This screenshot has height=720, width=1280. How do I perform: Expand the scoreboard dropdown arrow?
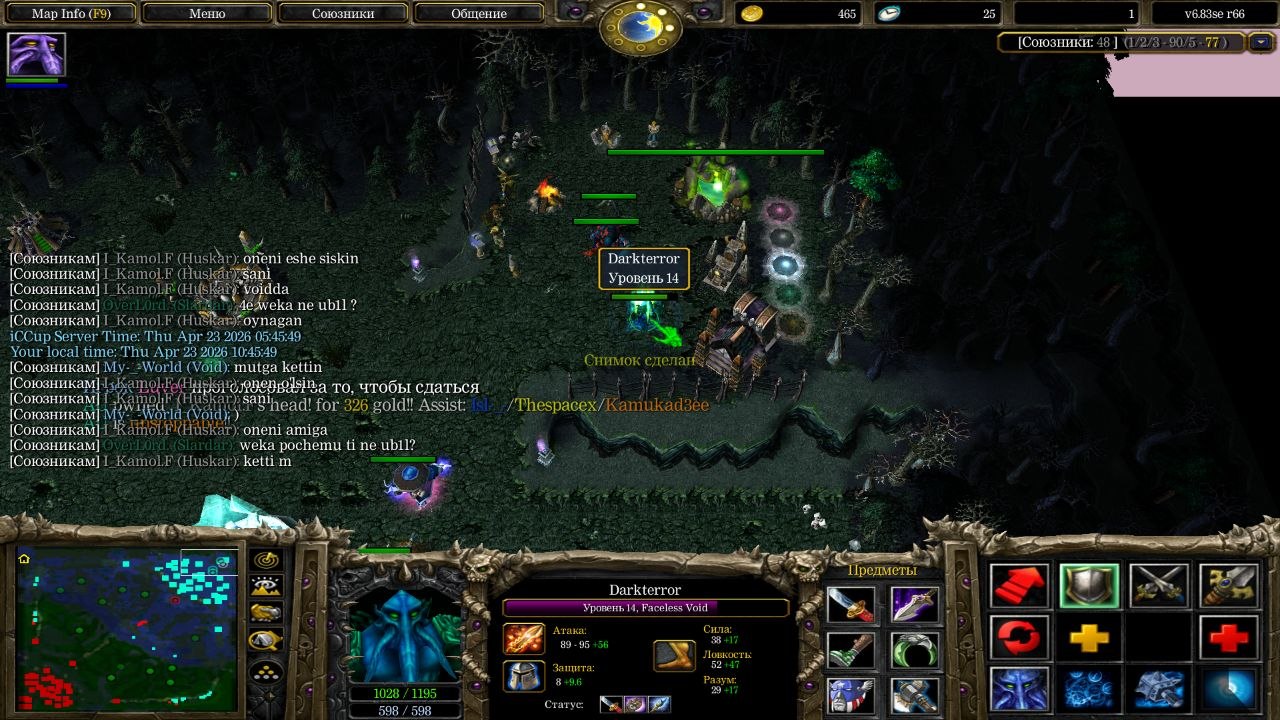pyautogui.click(x=1261, y=42)
